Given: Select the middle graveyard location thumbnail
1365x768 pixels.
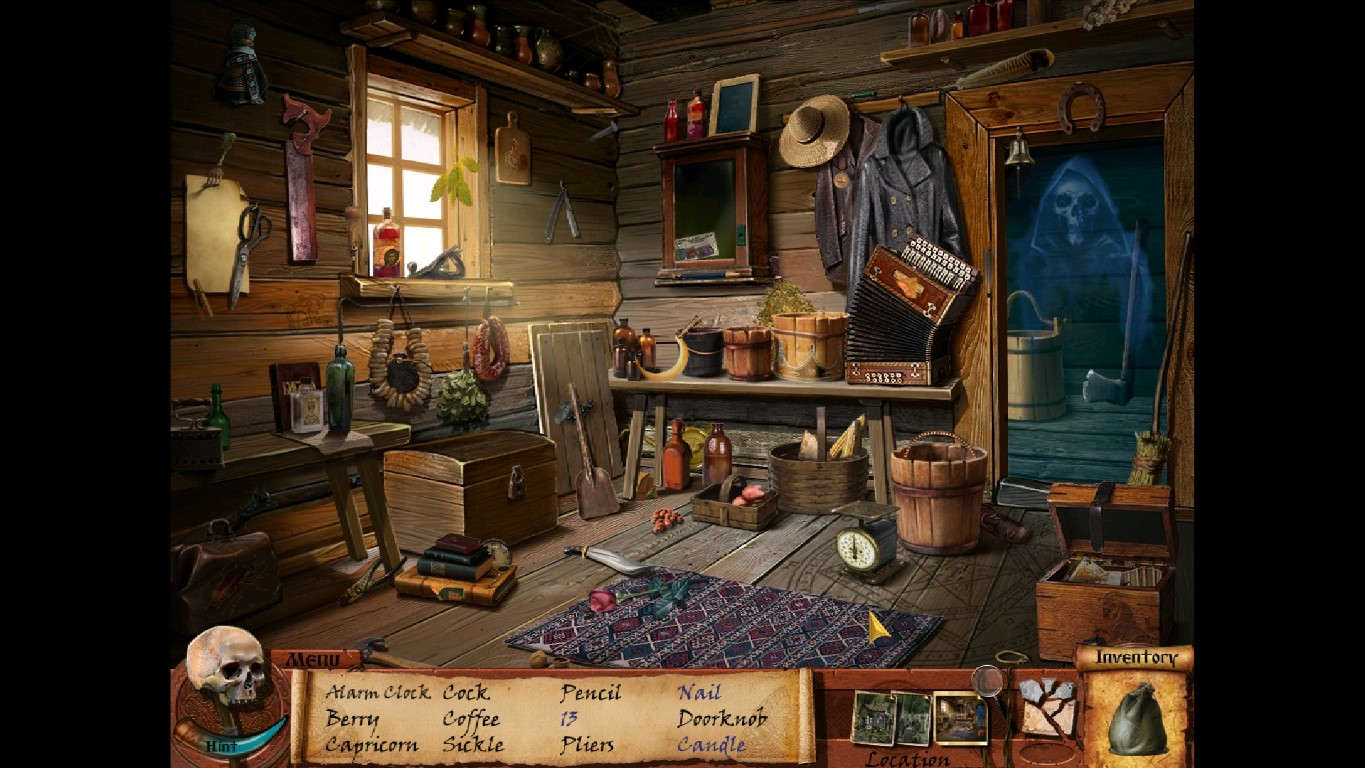Looking at the screenshot, I should [x=913, y=718].
